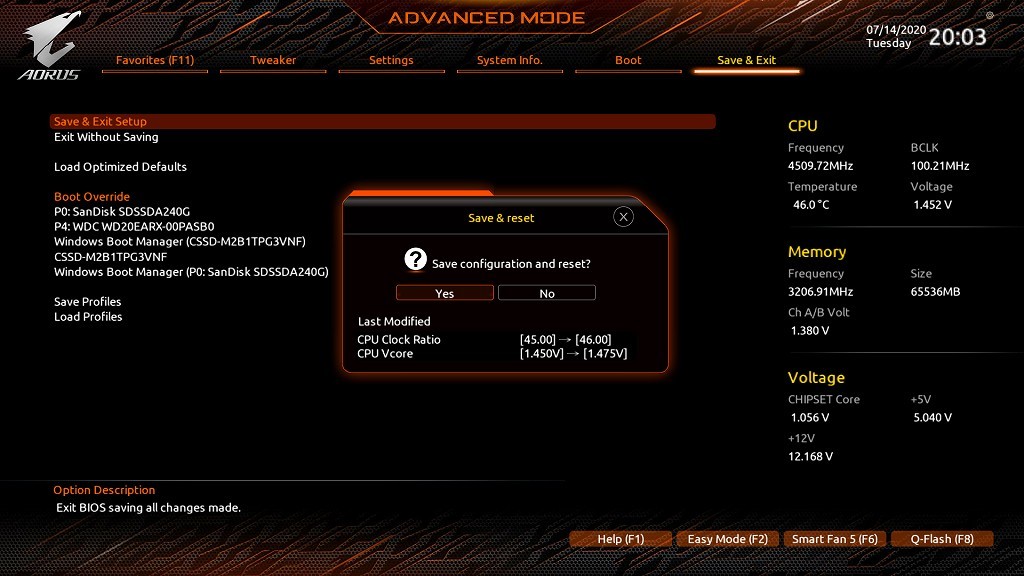Open the Save Profiles entry
This screenshot has height=576, width=1024.
88,302
